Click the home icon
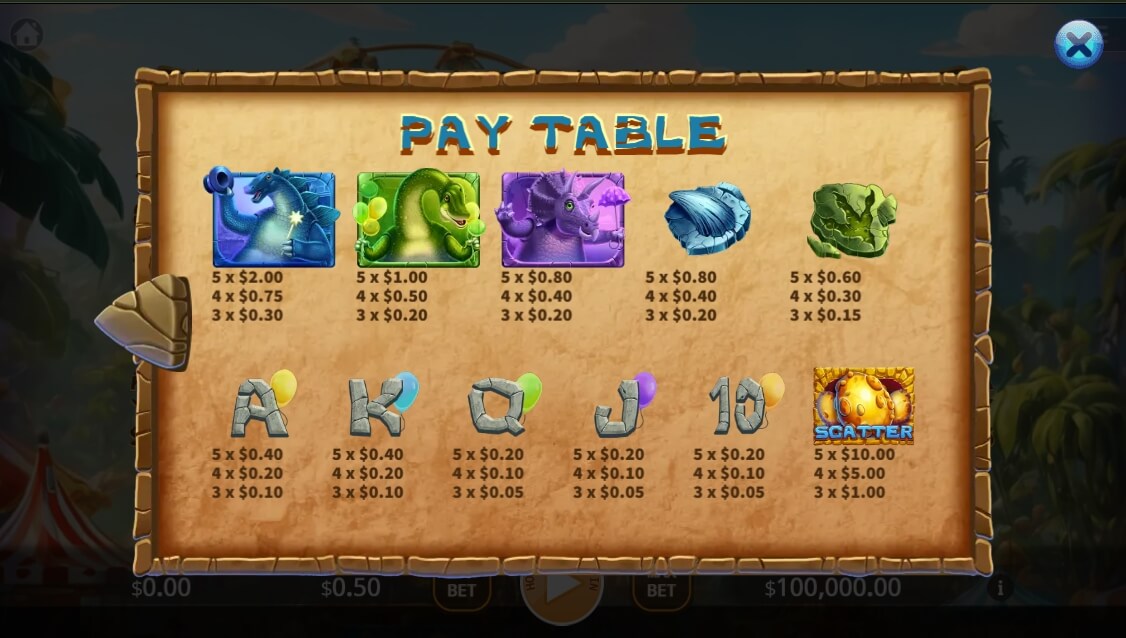This screenshot has height=638, width=1126. 27,34
